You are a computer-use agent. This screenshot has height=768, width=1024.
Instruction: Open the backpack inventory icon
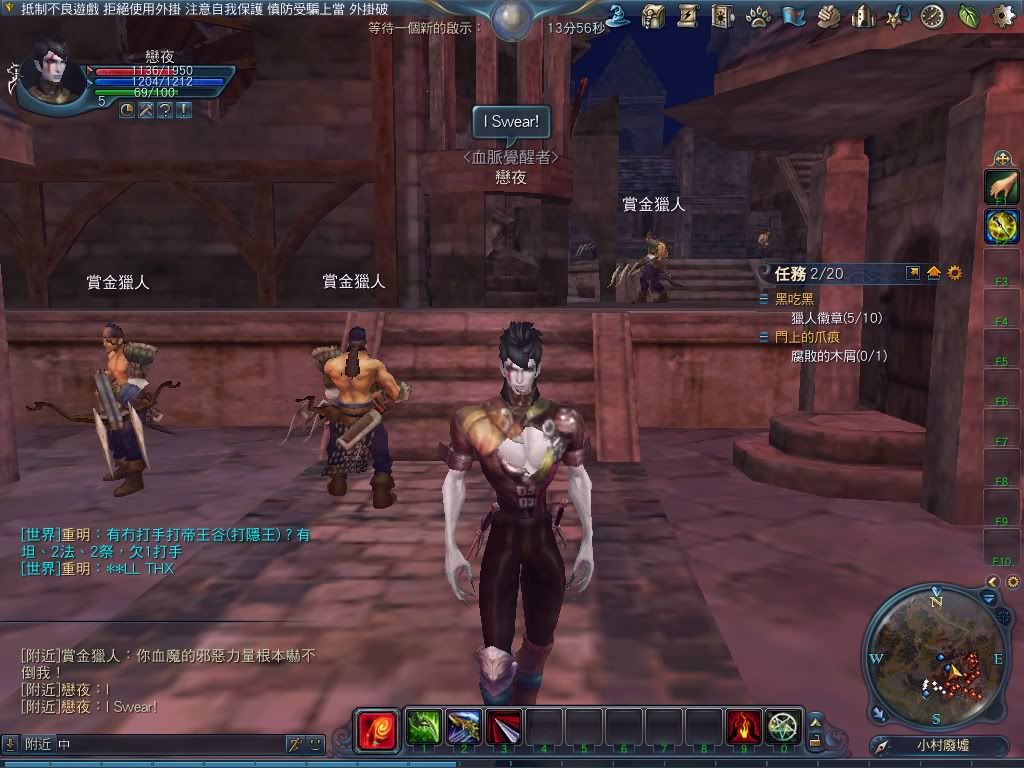pyautogui.click(x=654, y=16)
